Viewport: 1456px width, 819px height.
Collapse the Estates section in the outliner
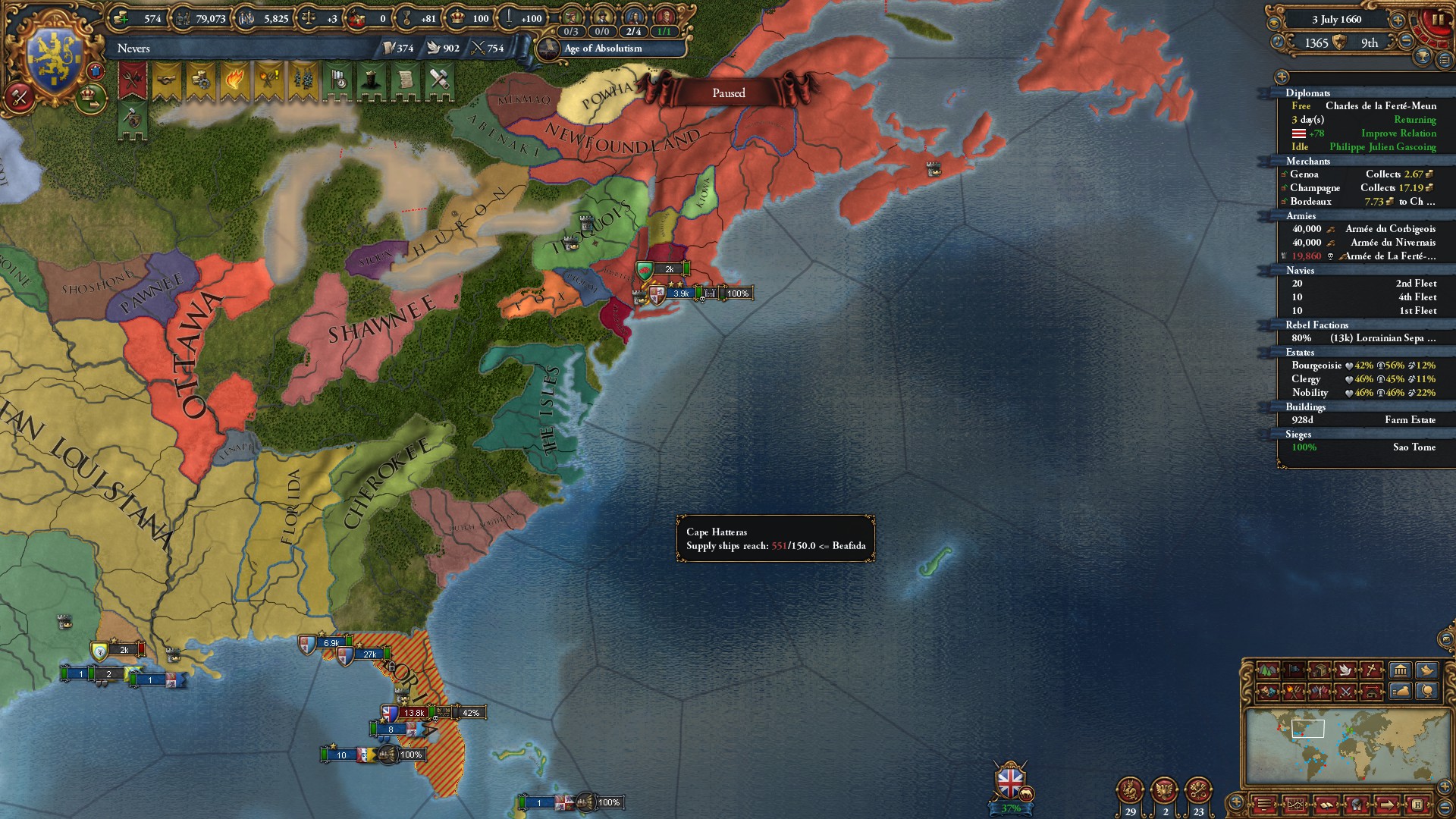[x=1301, y=353]
